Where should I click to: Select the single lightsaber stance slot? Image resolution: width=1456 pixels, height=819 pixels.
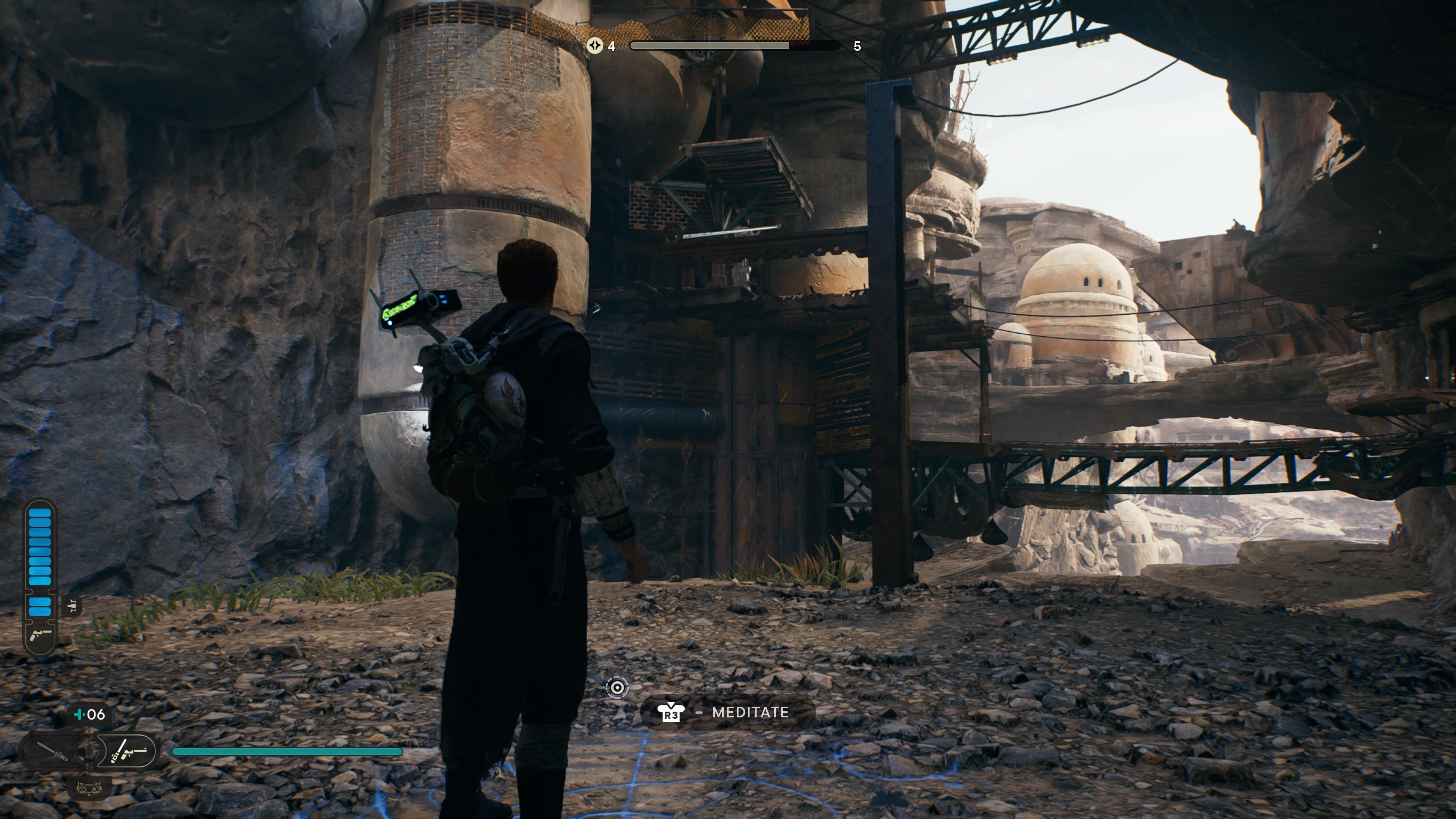(x=52, y=751)
